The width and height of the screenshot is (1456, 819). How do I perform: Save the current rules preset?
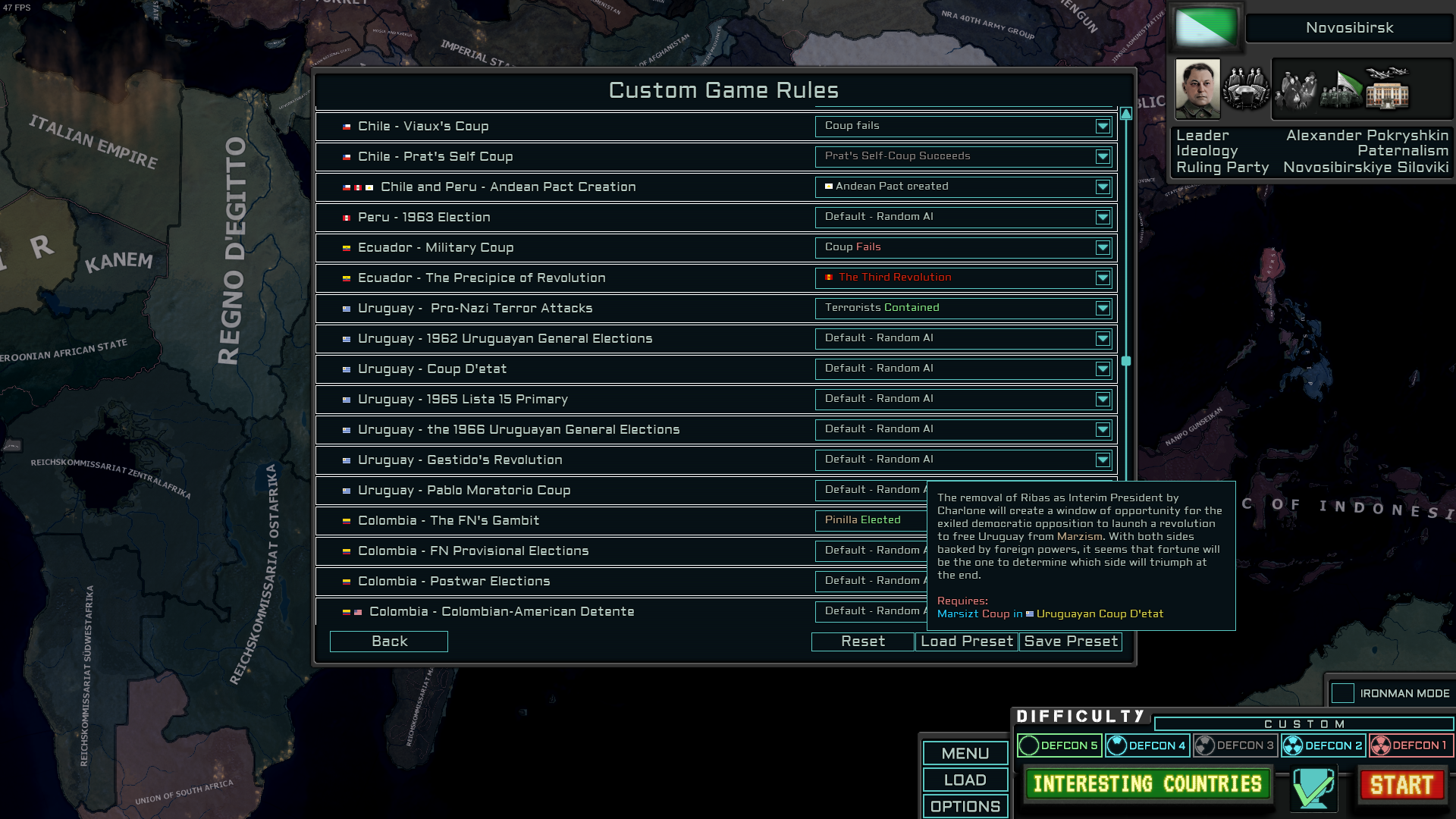(1070, 642)
